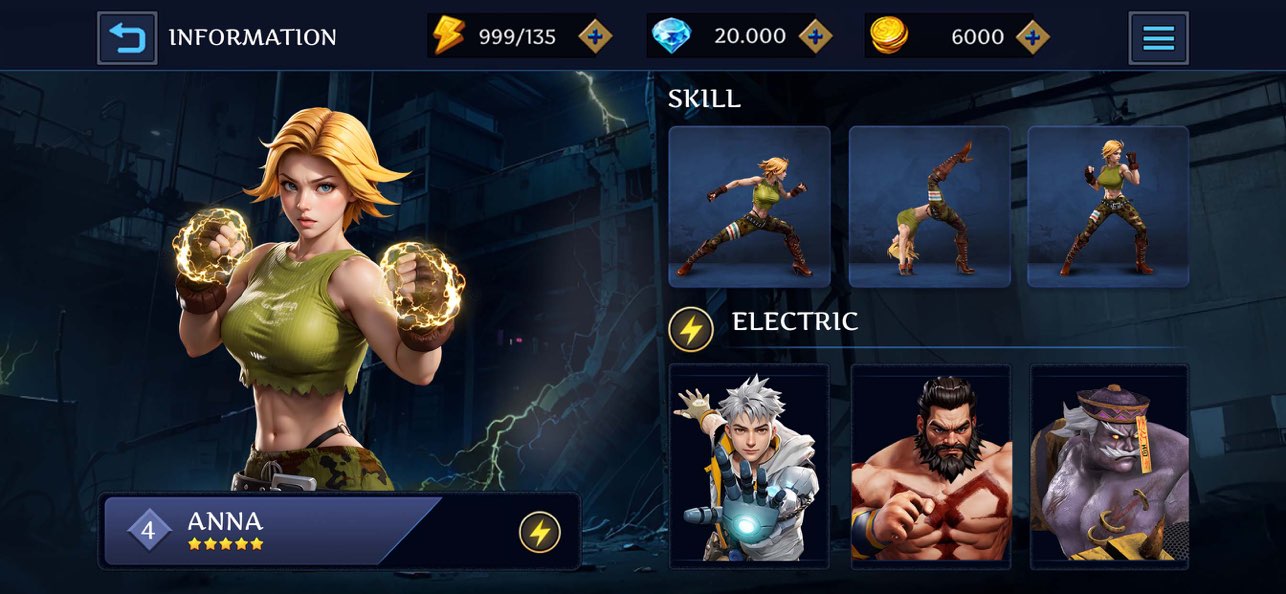The width and height of the screenshot is (1286, 594).
Task: Open the hamburger menu
Action: (x=1158, y=38)
